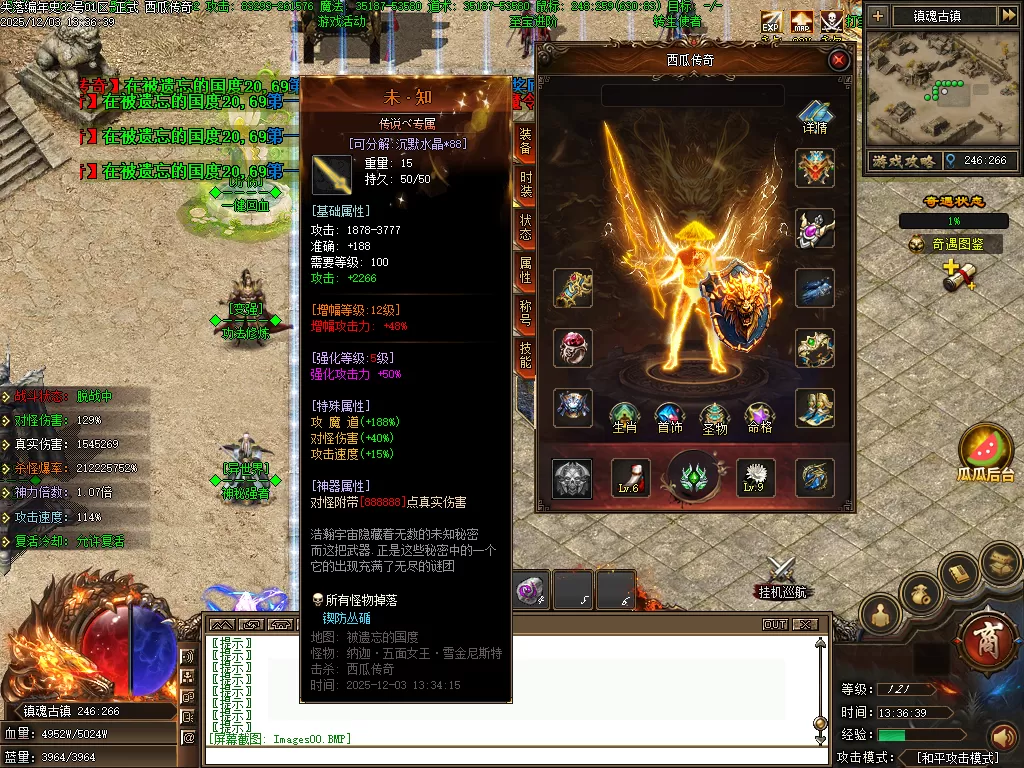The height and width of the screenshot is (768, 1024).
Task: Select the 生肖 zodiac button
Action: coord(624,415)
